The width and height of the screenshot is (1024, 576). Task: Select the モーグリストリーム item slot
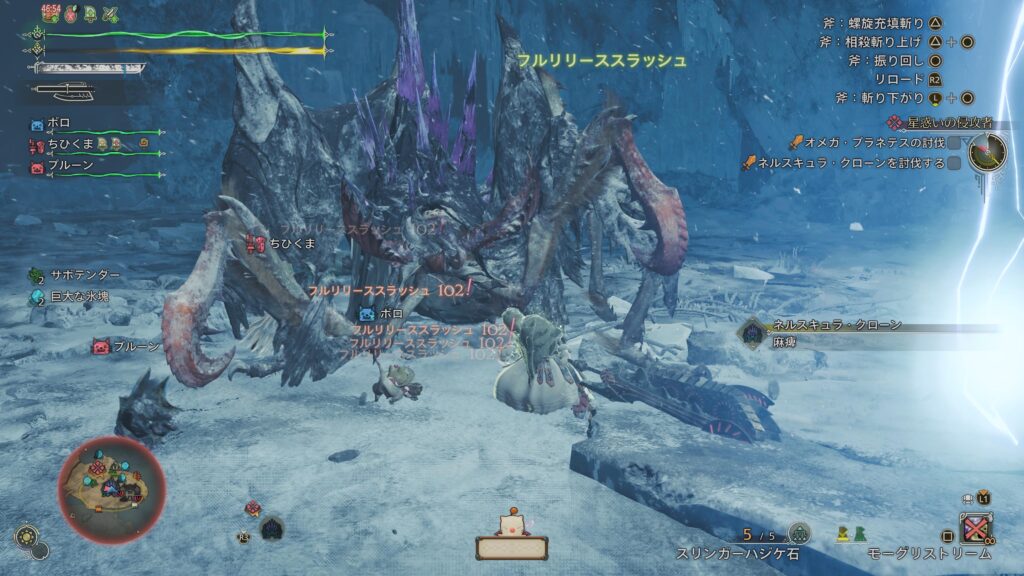click(x=975, y=527)
